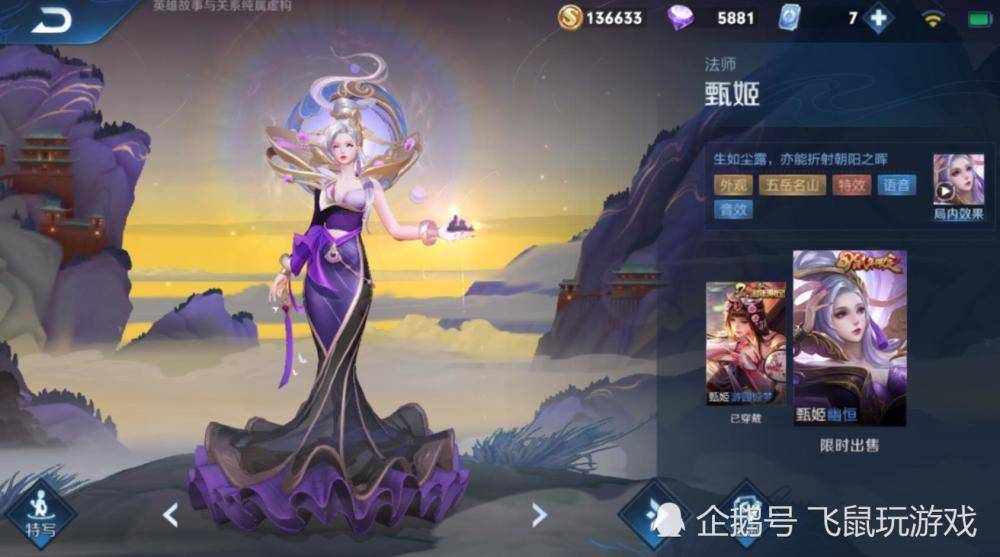Click the 语音 voice tag

[896, 185]
